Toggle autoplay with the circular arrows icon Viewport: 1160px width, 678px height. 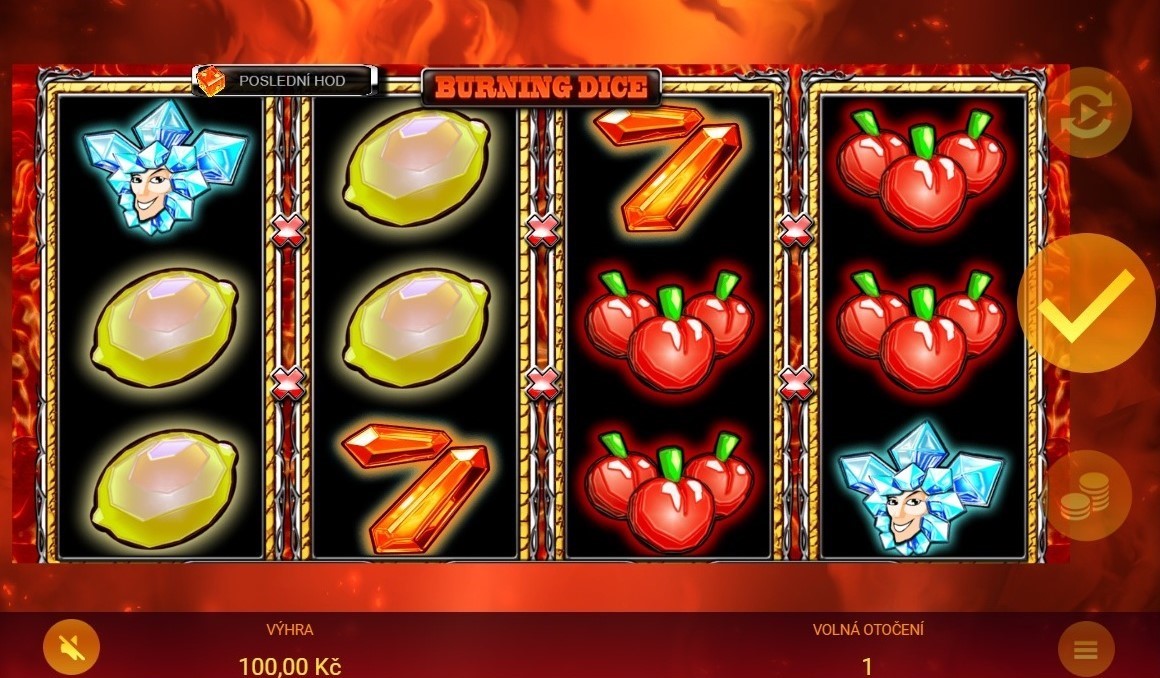tap(1087, 113)
